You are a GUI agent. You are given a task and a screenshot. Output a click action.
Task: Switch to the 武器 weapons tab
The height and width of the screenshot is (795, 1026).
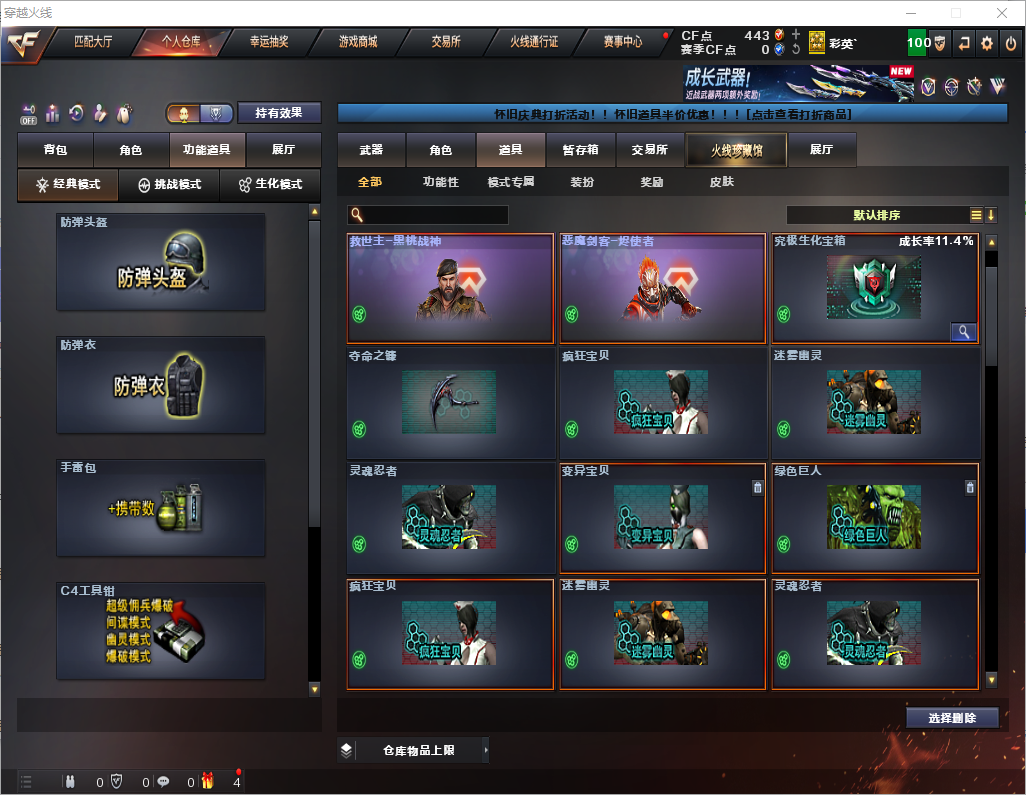click(371, 150)
